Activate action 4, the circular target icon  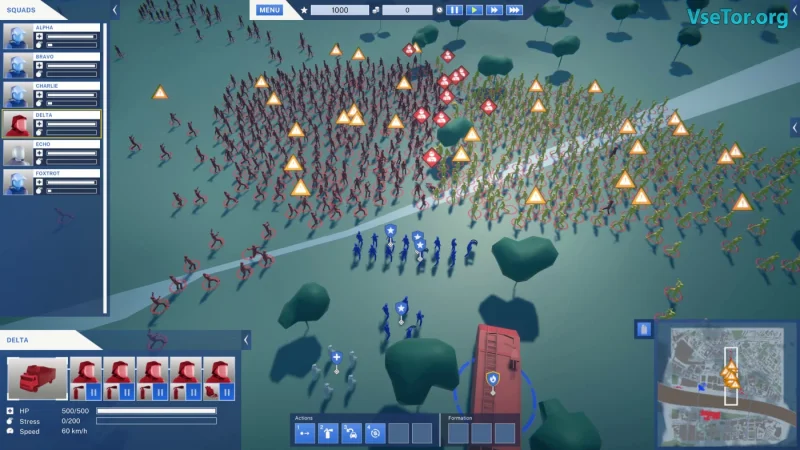click(375, 433)
